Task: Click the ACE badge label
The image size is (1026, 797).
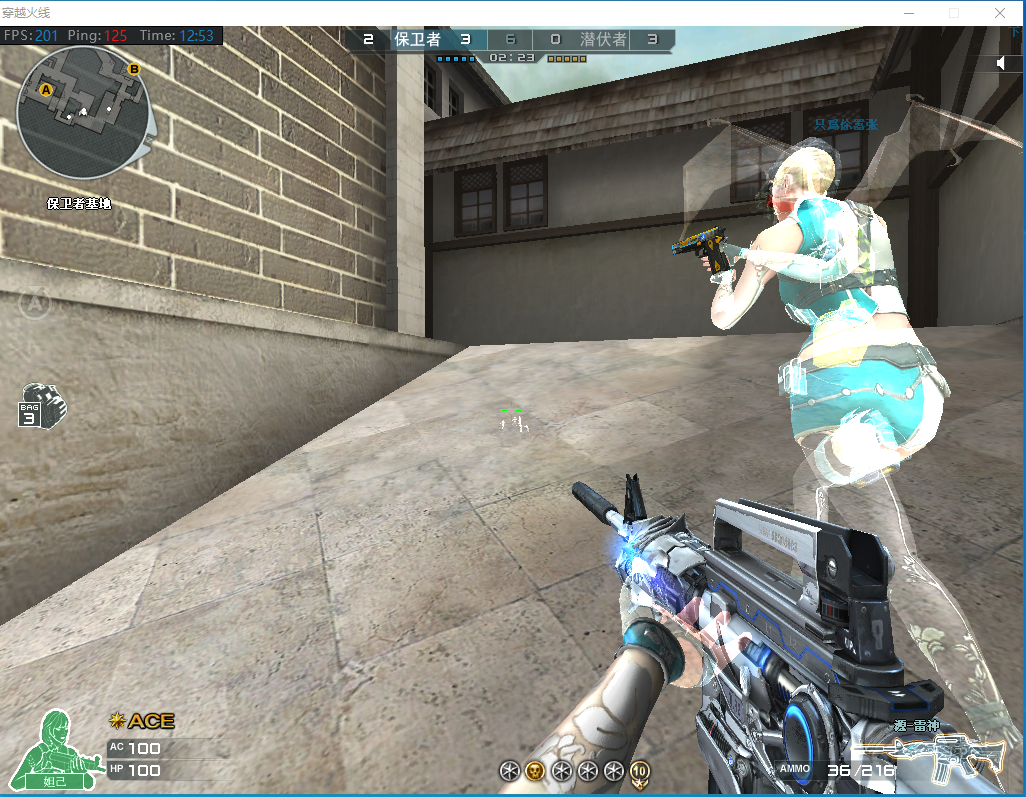Action: pyautogui.click(x=142, y=721)
